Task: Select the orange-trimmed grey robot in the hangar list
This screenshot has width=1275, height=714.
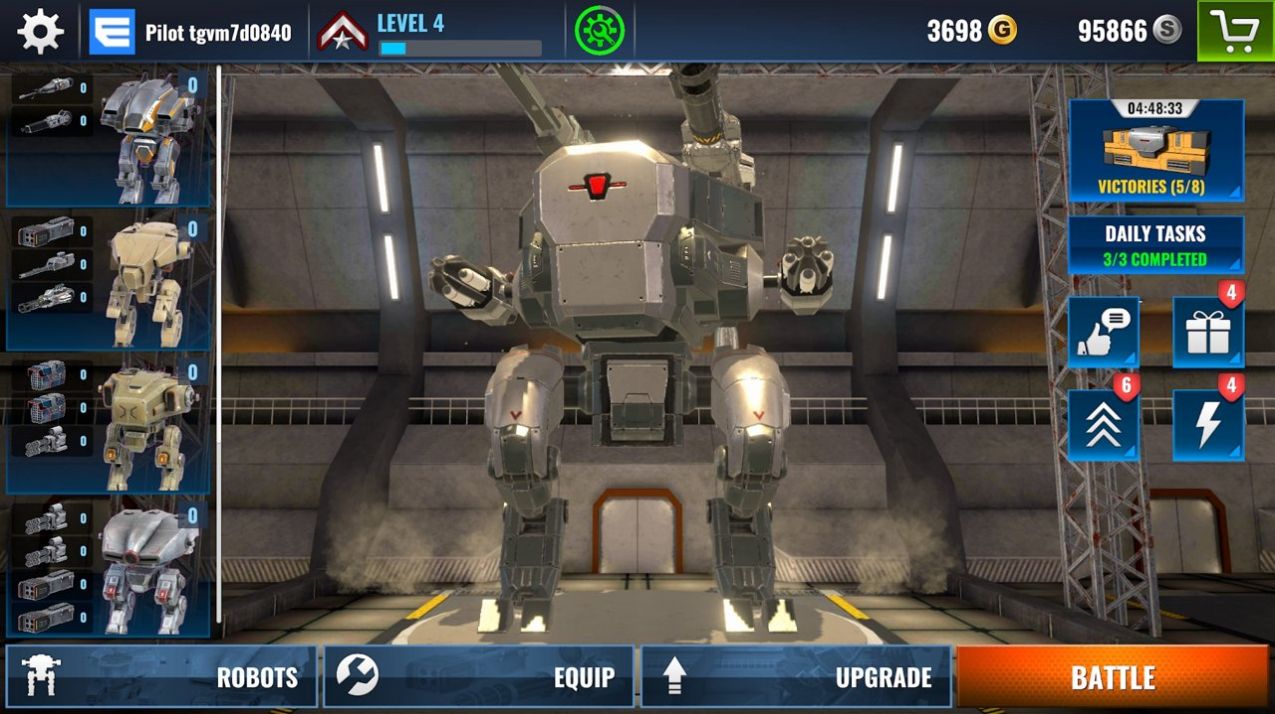Action: pyautogui.click(x=150, y=137)
